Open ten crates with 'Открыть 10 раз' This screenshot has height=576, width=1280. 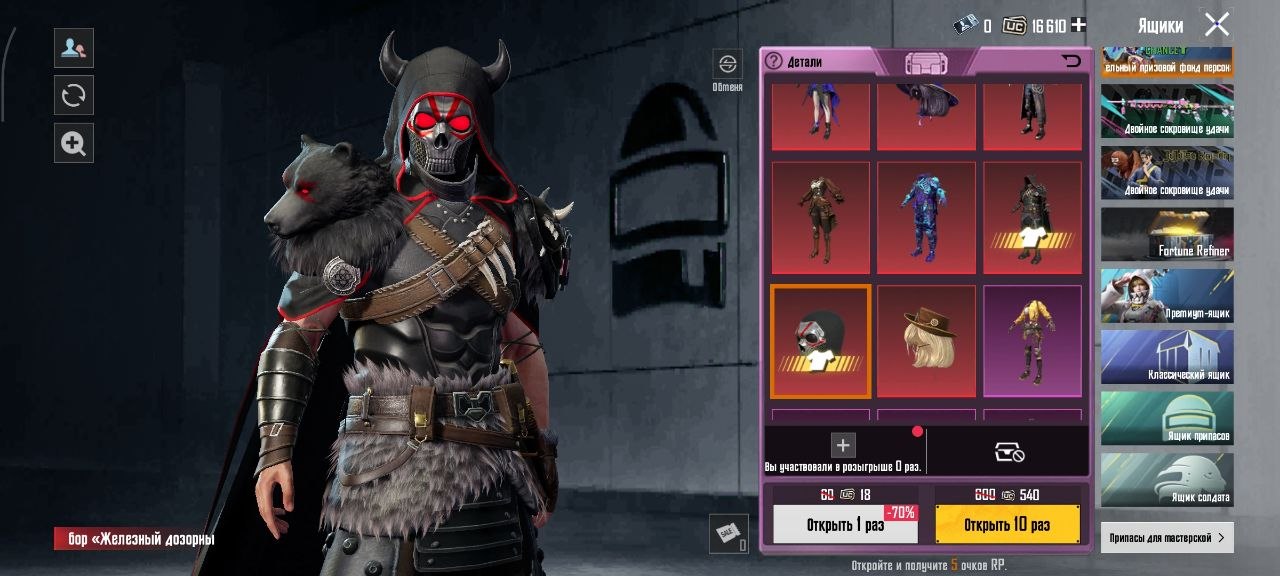coord(1007,524)
